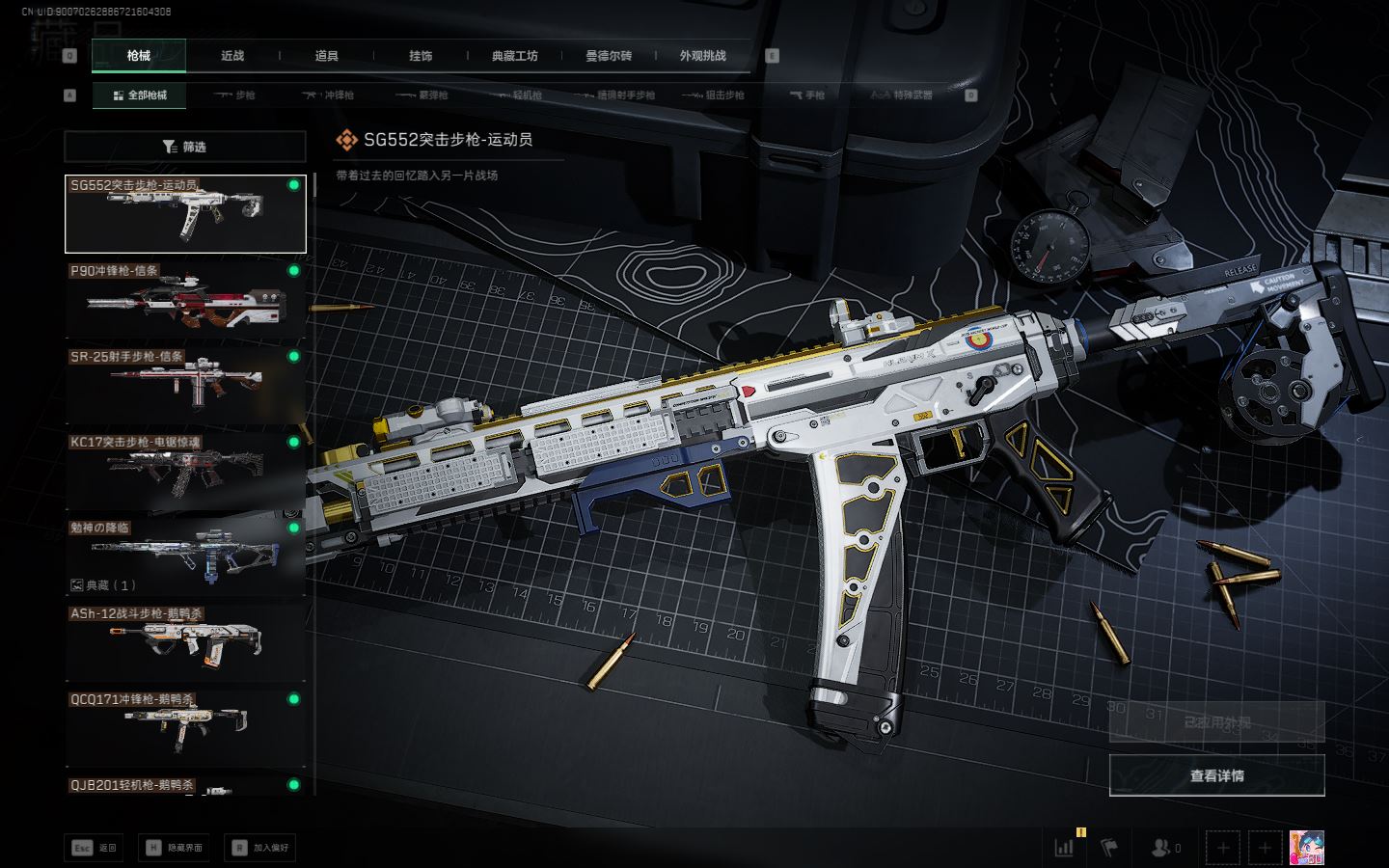Open the 曼德尔砖 tab

[x=609, y=56]
